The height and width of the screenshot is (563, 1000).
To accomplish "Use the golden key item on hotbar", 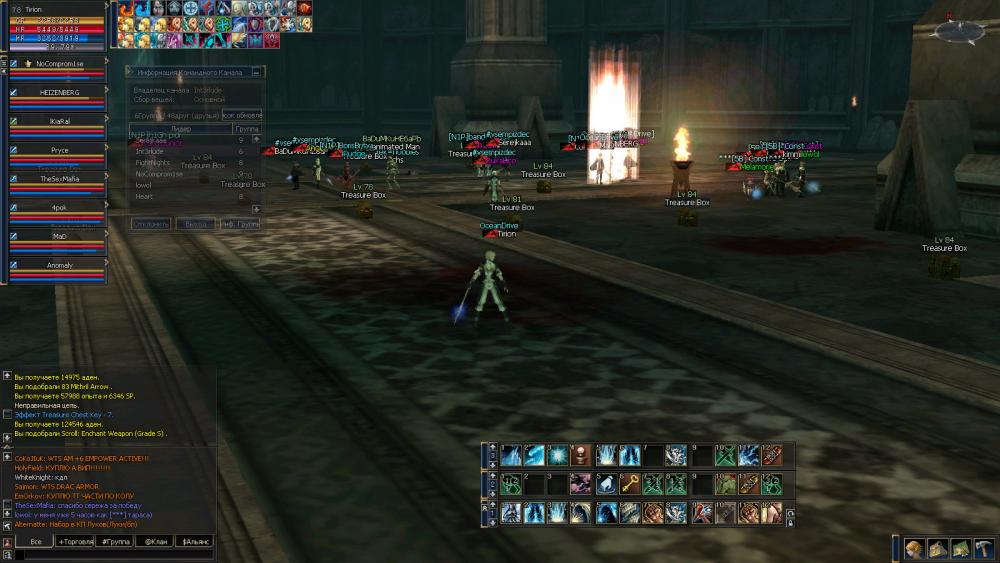I will (628, 484).
